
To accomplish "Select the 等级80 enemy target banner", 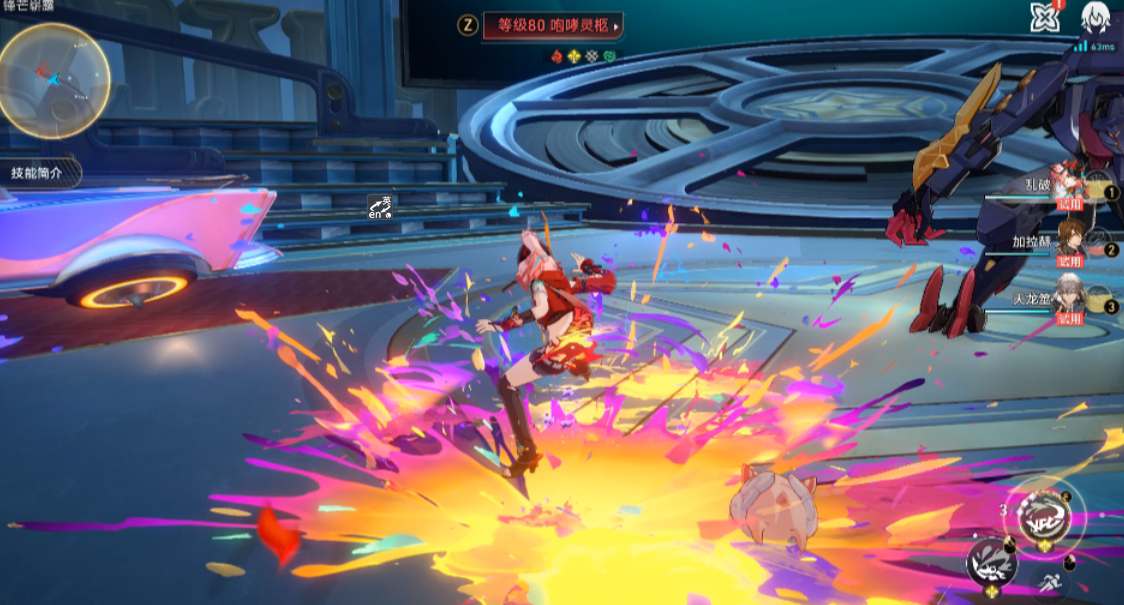I will tap(552, 26).
